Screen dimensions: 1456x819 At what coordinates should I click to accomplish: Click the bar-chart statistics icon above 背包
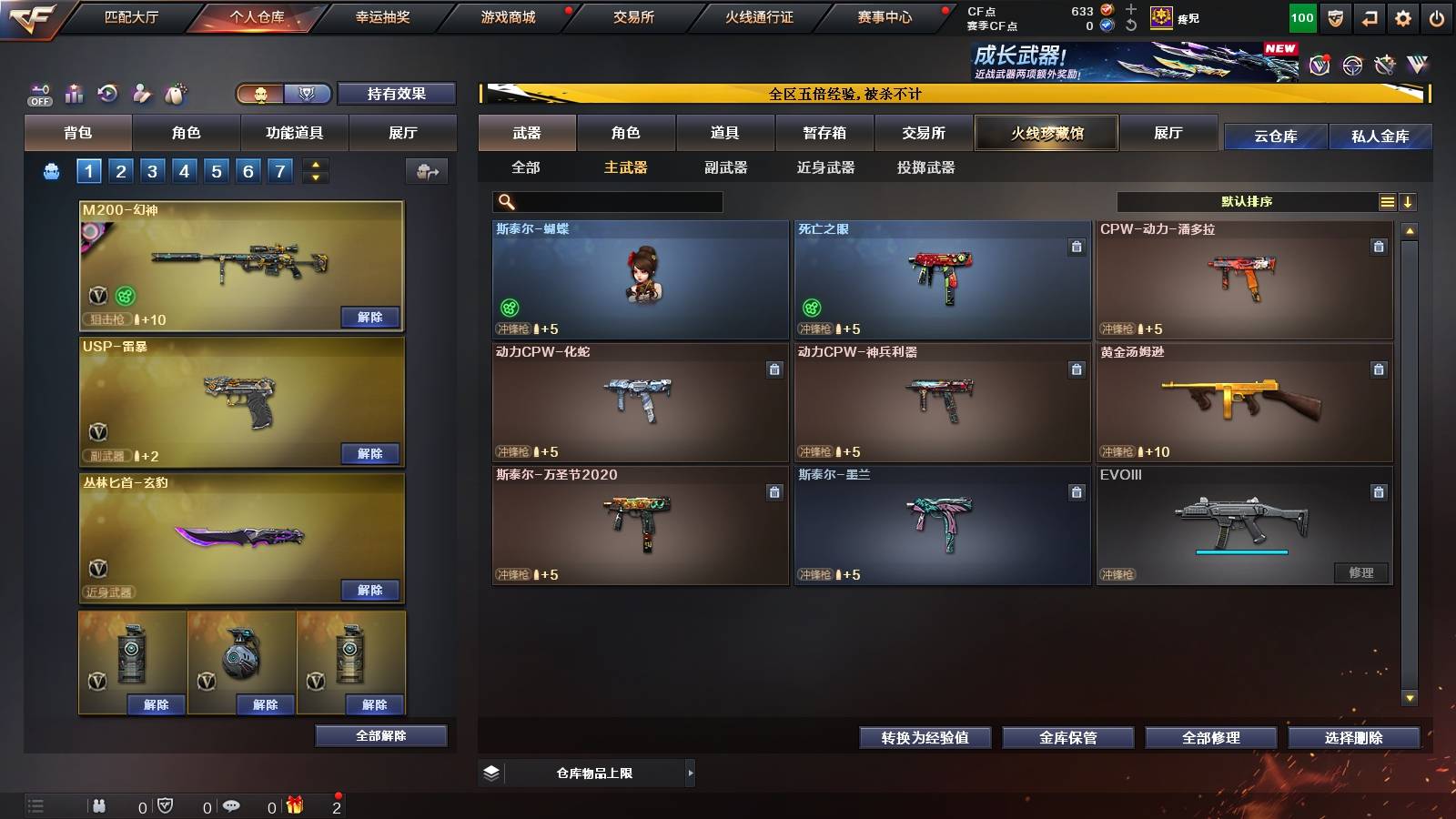pyautogui.click(x=75, y=94)
